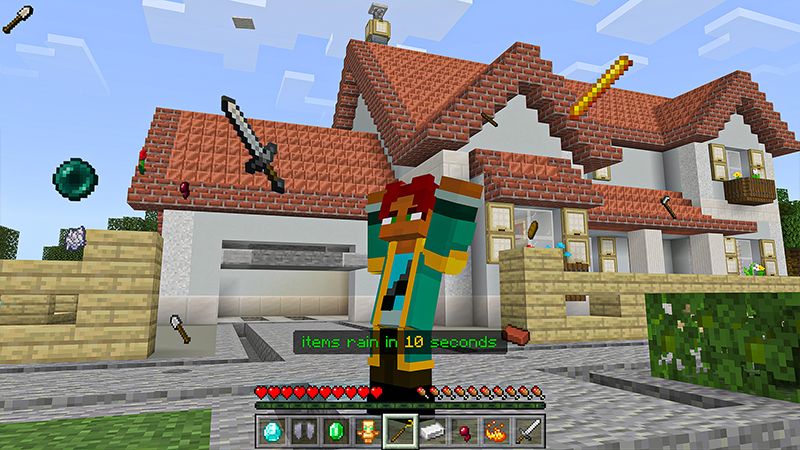Select the totem of undying slot

point(367,431)
